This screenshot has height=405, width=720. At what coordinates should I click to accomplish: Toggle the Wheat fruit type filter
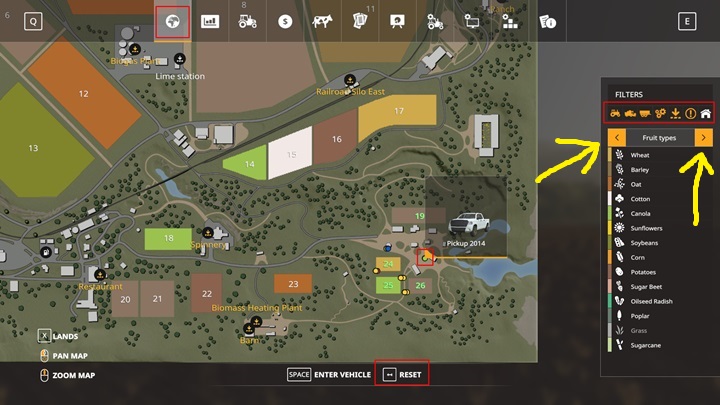[x=639, y=156]
